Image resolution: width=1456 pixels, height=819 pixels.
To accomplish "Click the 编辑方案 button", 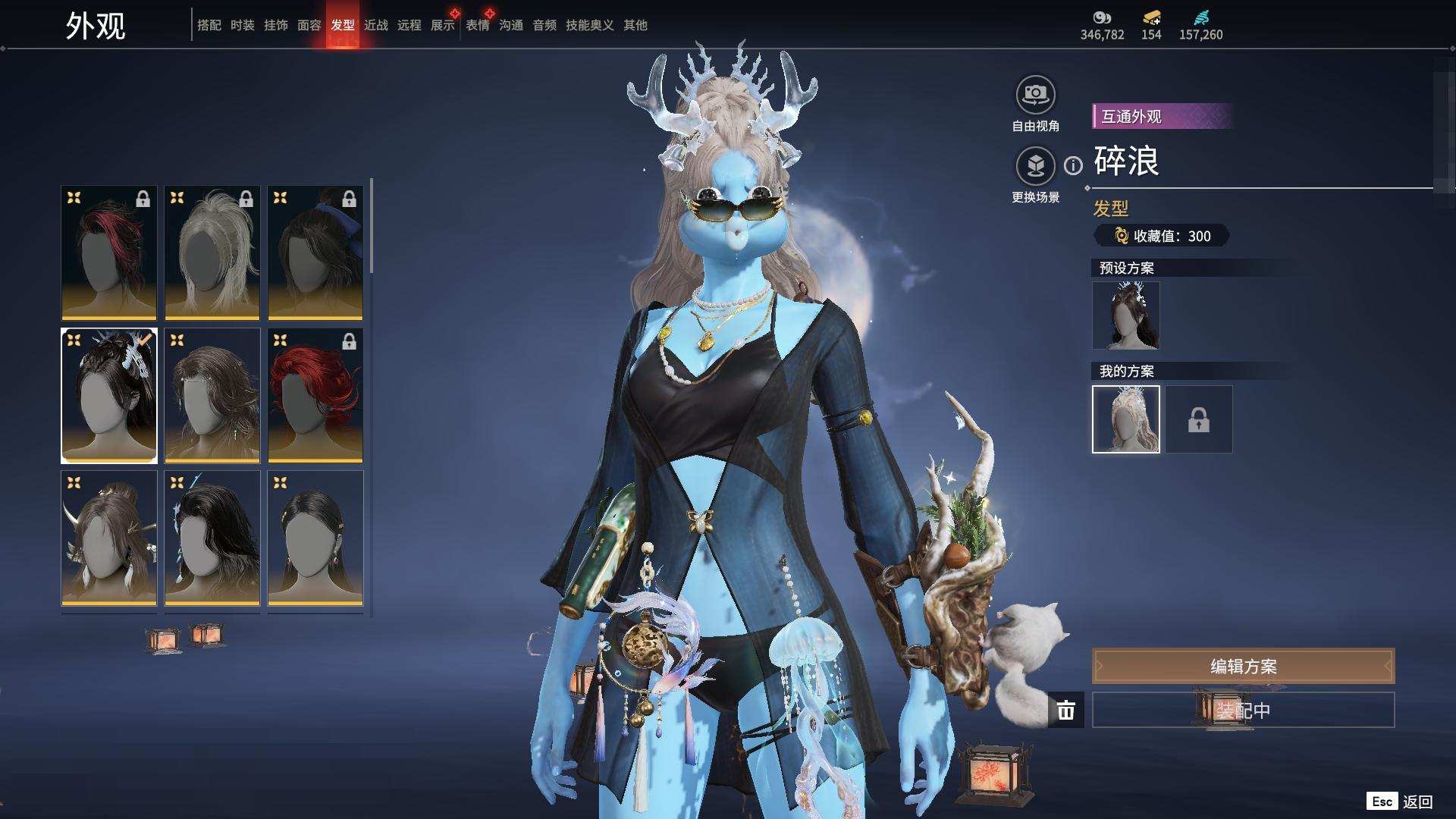I will (1243, 667).
